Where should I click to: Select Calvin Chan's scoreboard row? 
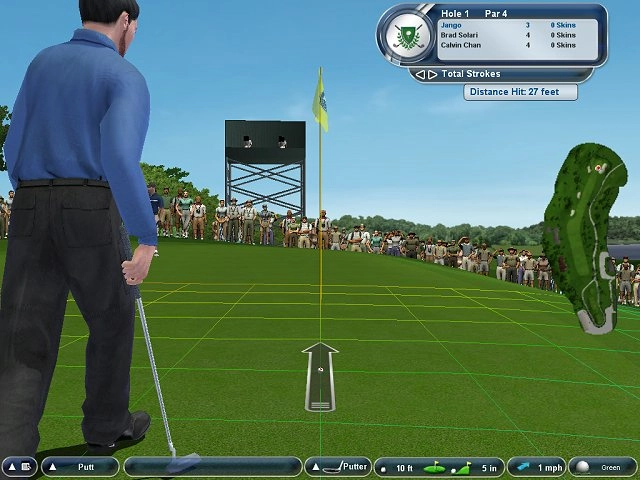pos(507,45)
